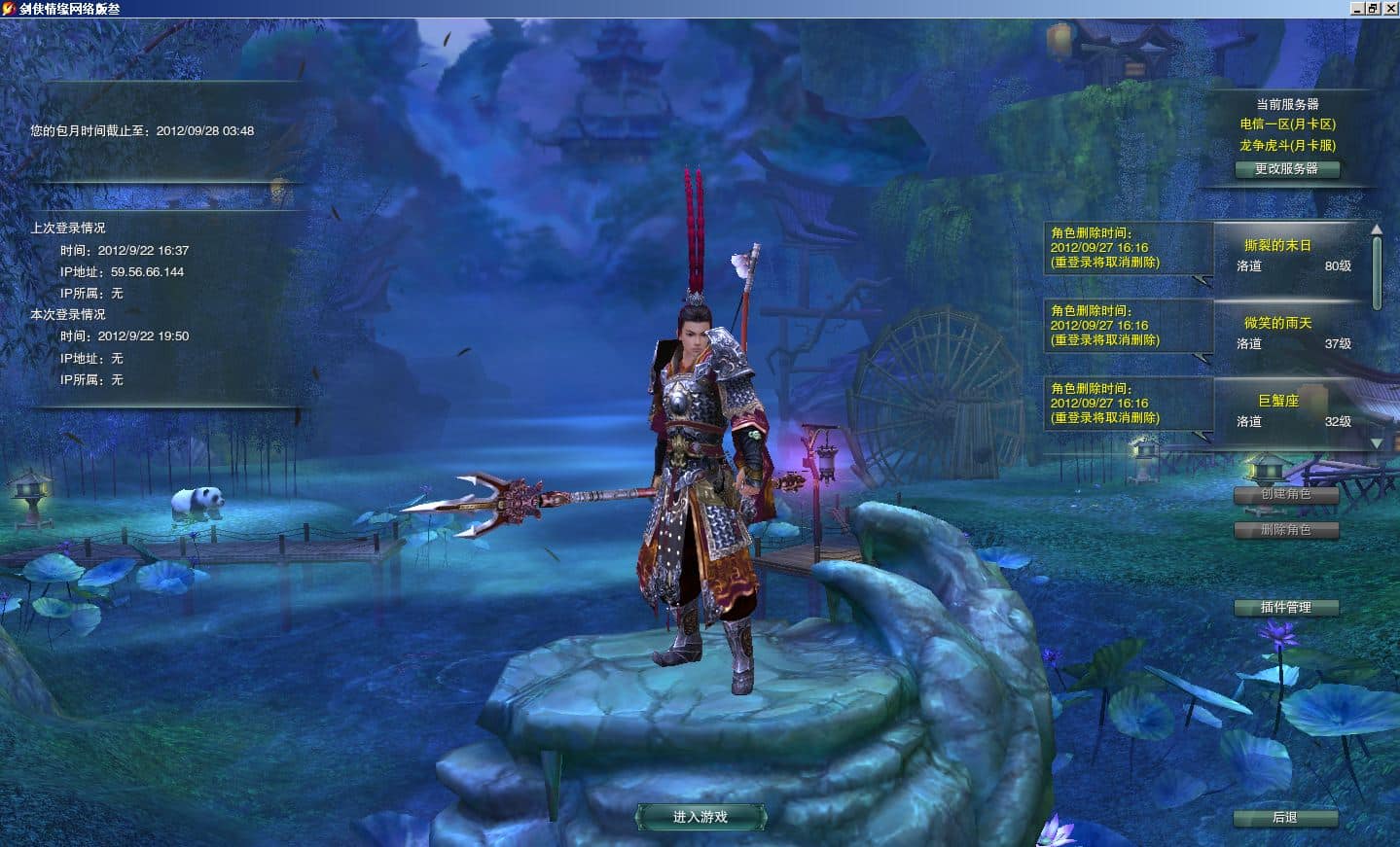Screen dimensions: 1400x847
Task: Close the game window
Action: coord(1390,8)
